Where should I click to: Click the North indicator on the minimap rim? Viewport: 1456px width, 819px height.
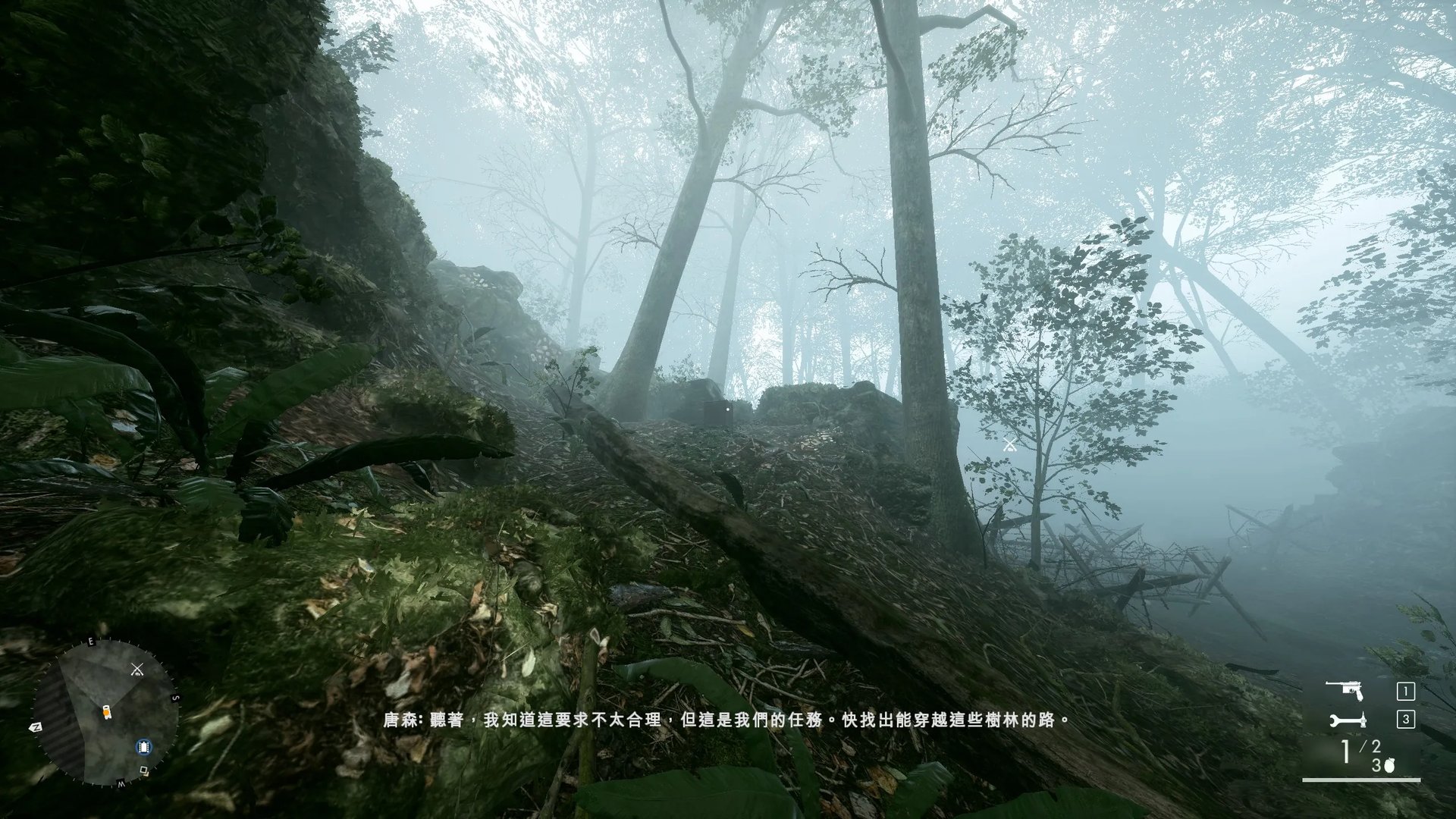click(35, 726)
